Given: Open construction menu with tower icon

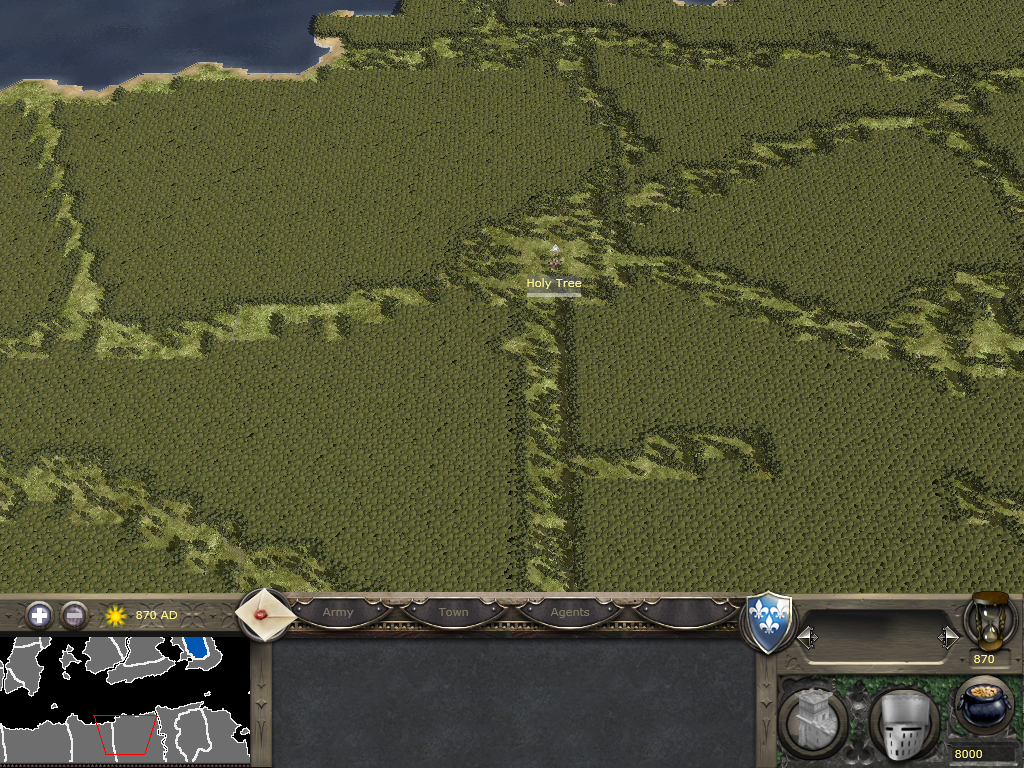Looking at the screenshot, I should 813,719.
